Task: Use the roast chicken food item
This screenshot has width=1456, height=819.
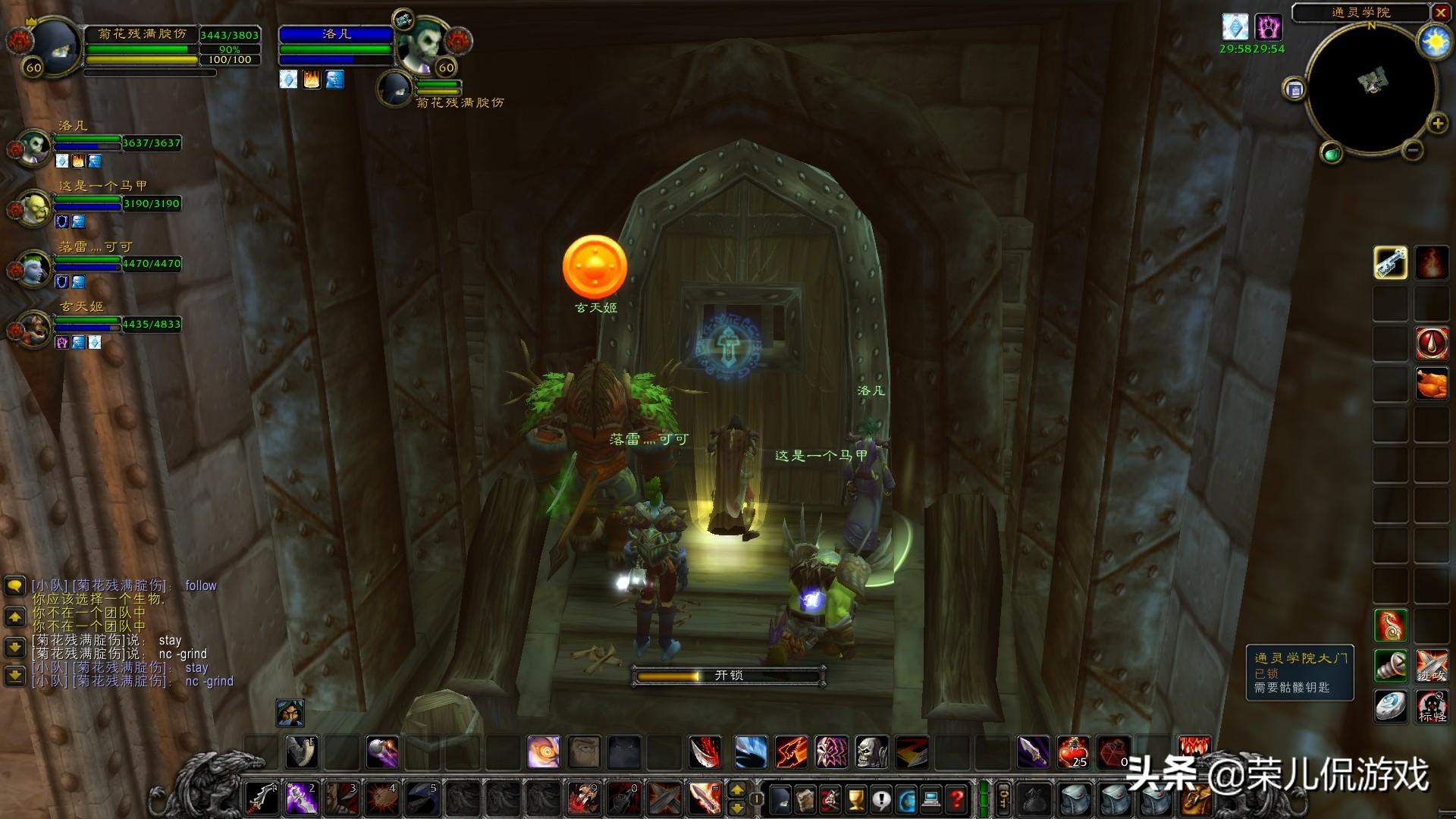Action: [x=1431, y=384]
